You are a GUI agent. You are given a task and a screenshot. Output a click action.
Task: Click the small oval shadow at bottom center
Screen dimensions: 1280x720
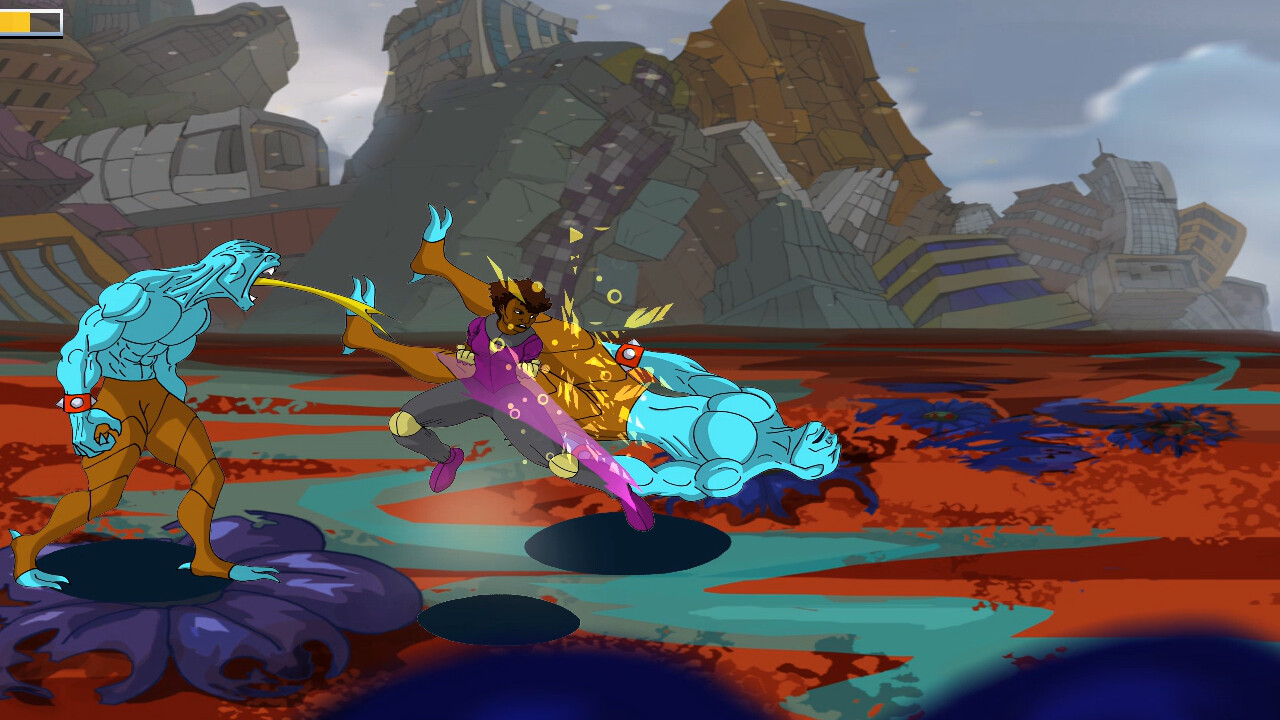click(x=500, y=620)
